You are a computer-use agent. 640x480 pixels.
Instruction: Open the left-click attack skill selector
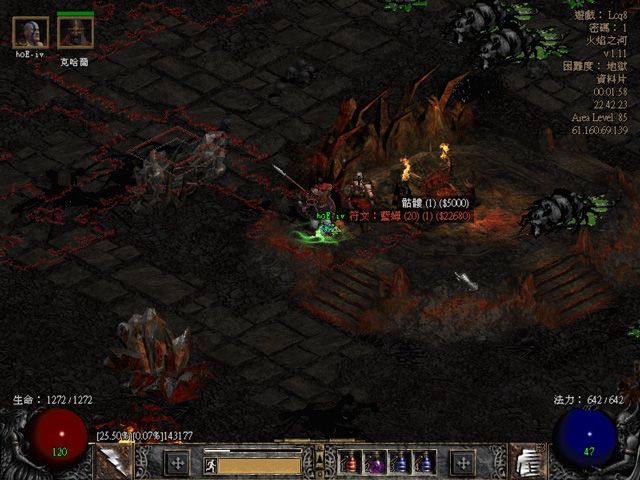177,463
